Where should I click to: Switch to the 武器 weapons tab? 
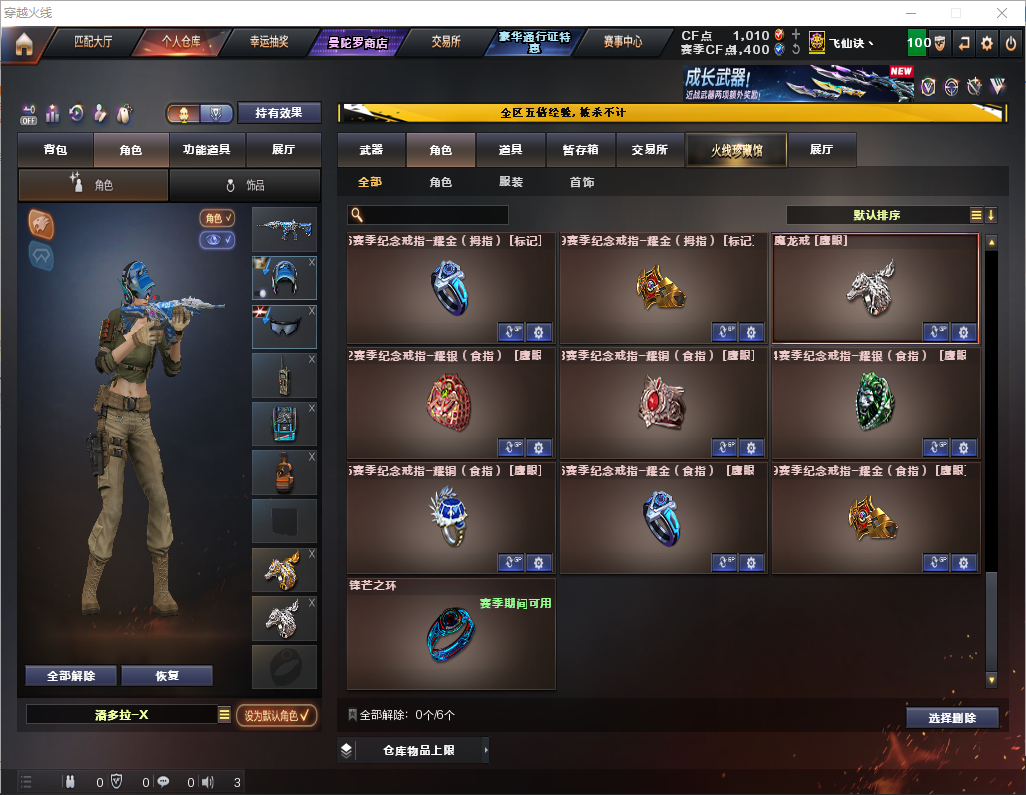tap(371, 150)
